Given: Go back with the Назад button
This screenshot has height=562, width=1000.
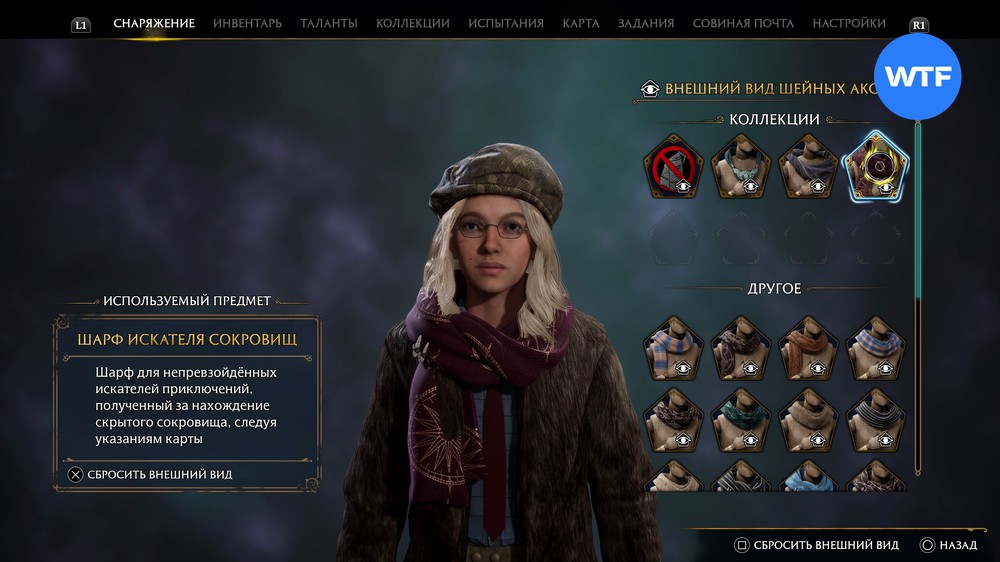Looking at the screenshot, I should point(948,545).
